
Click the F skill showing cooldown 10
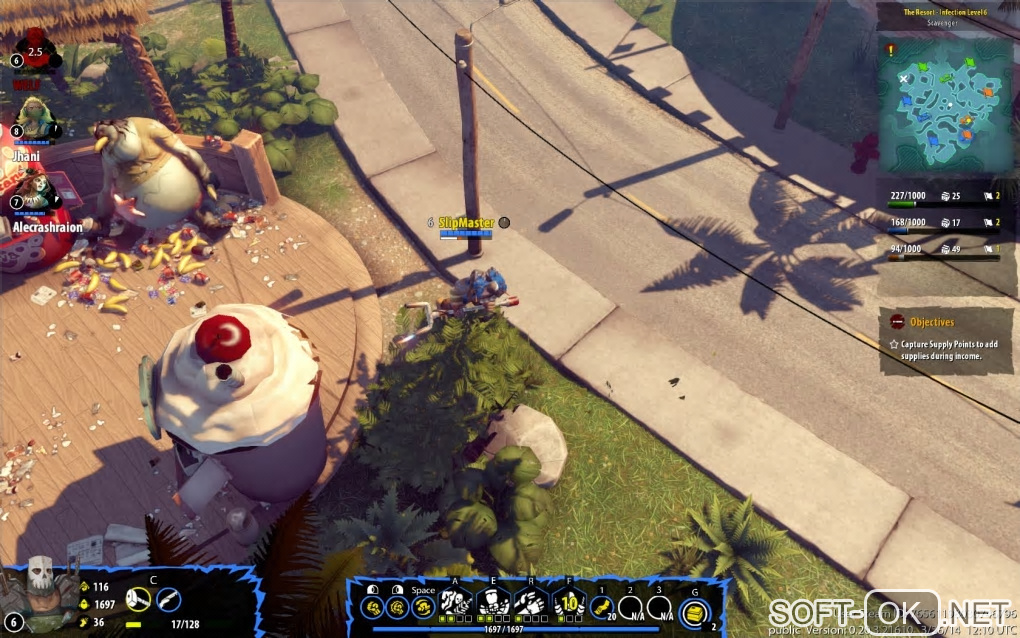coord(568,604)
